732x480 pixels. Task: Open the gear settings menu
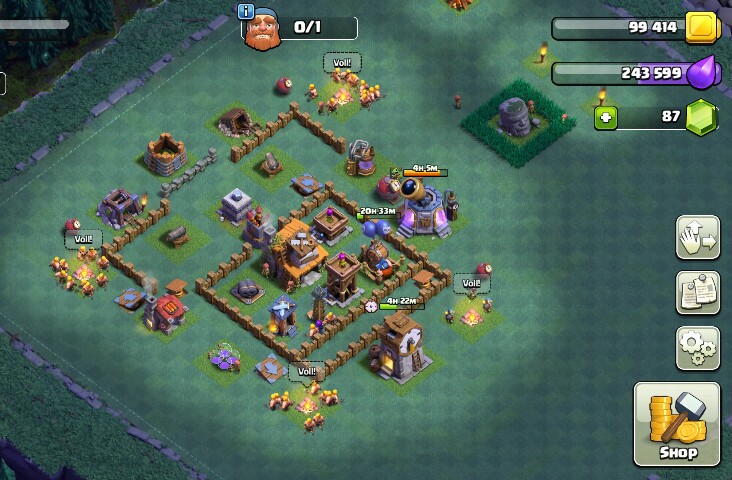click(697, 347)
